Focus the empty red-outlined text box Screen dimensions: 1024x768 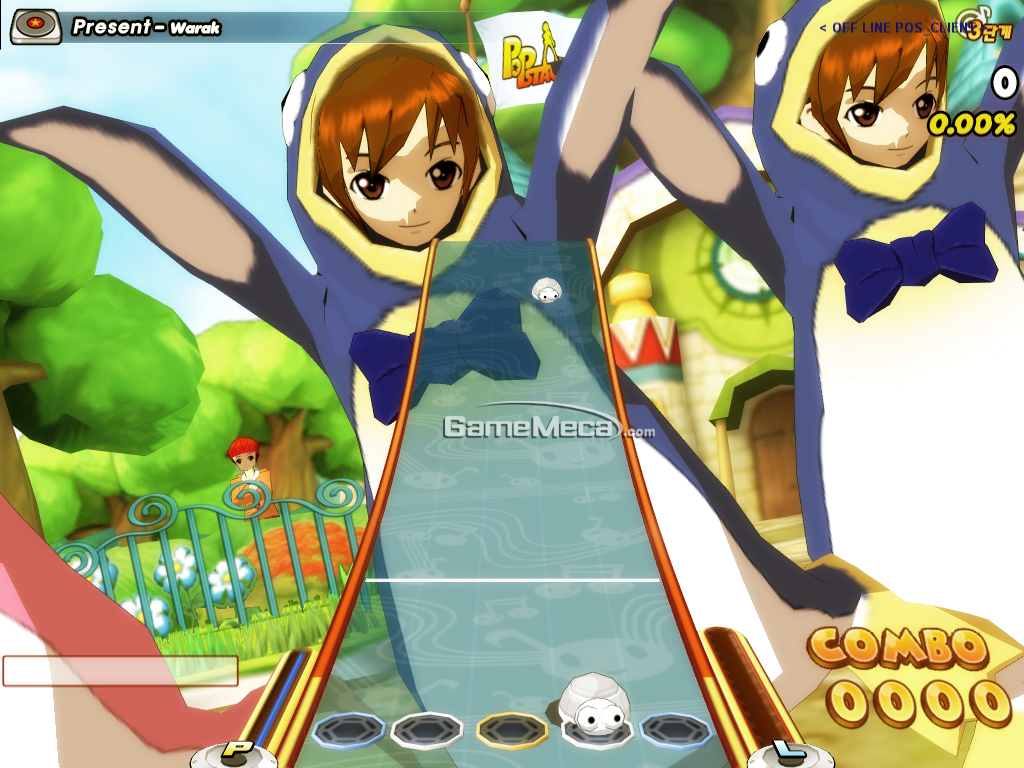click(120, 671)
